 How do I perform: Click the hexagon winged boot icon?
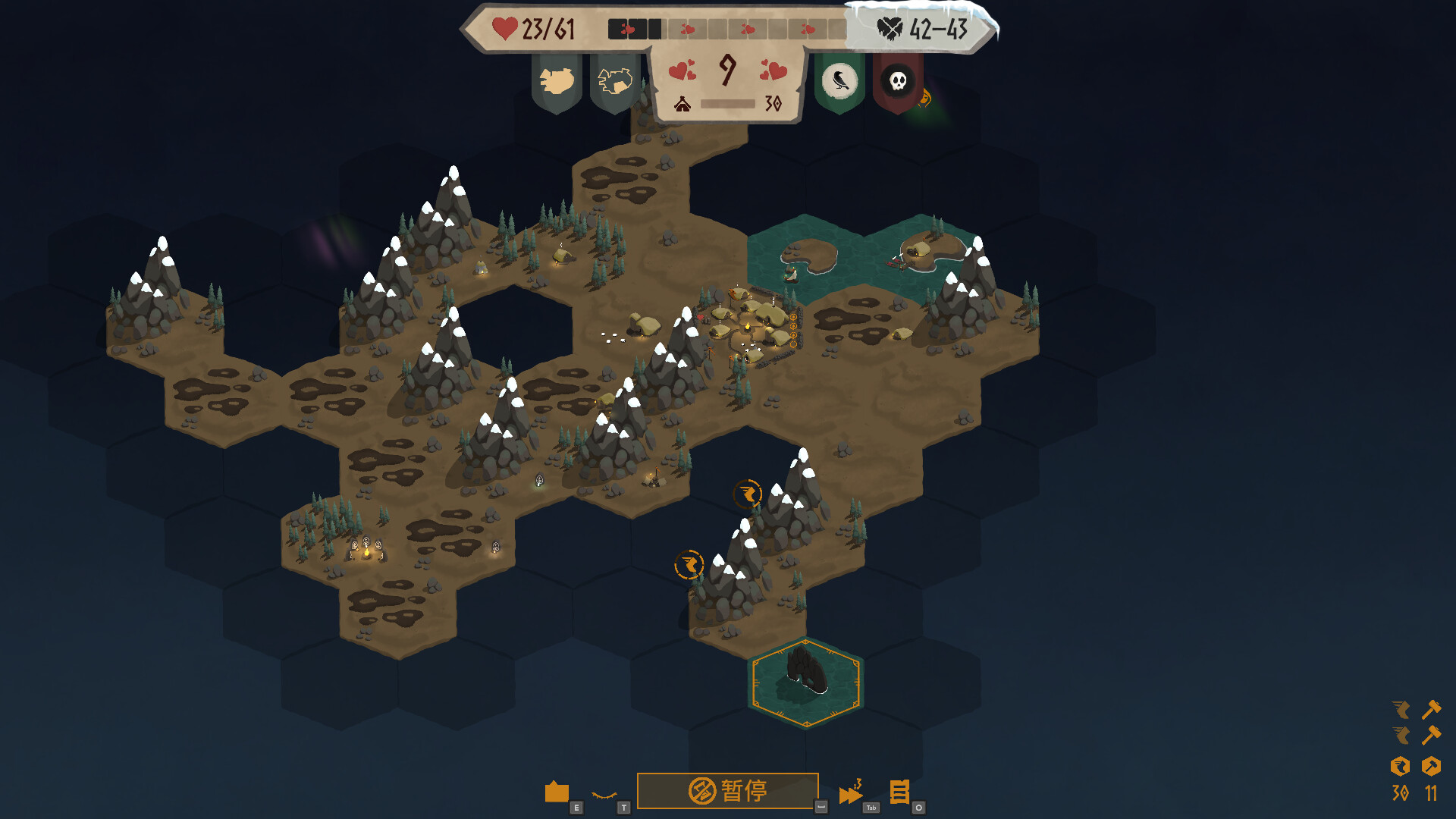click(x=1400, y=767)
